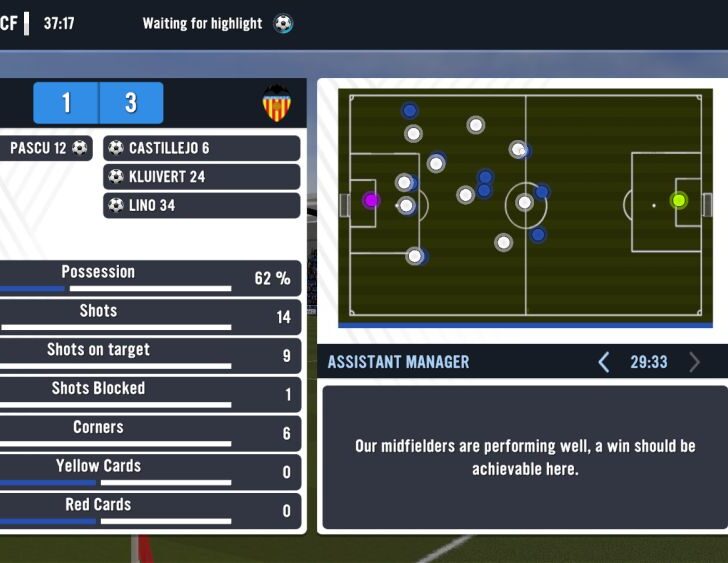Select the Castillejo 6 goal entry

click(201, 148)
